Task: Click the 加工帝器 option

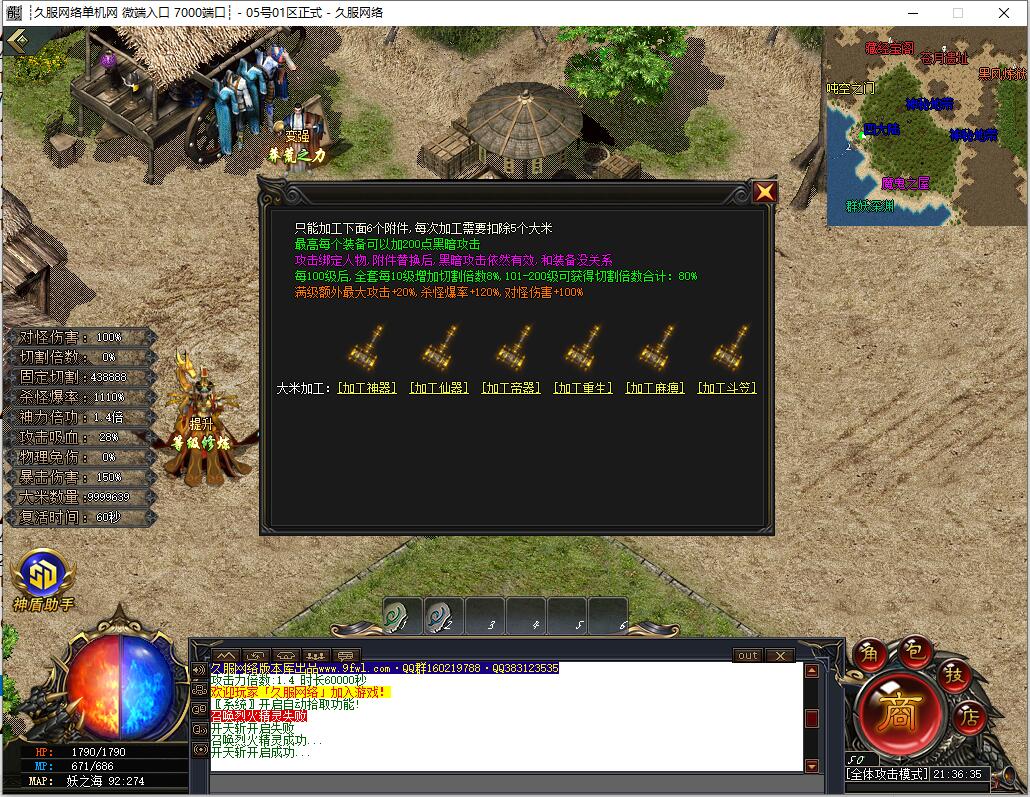Action: [x=511, y=388]
